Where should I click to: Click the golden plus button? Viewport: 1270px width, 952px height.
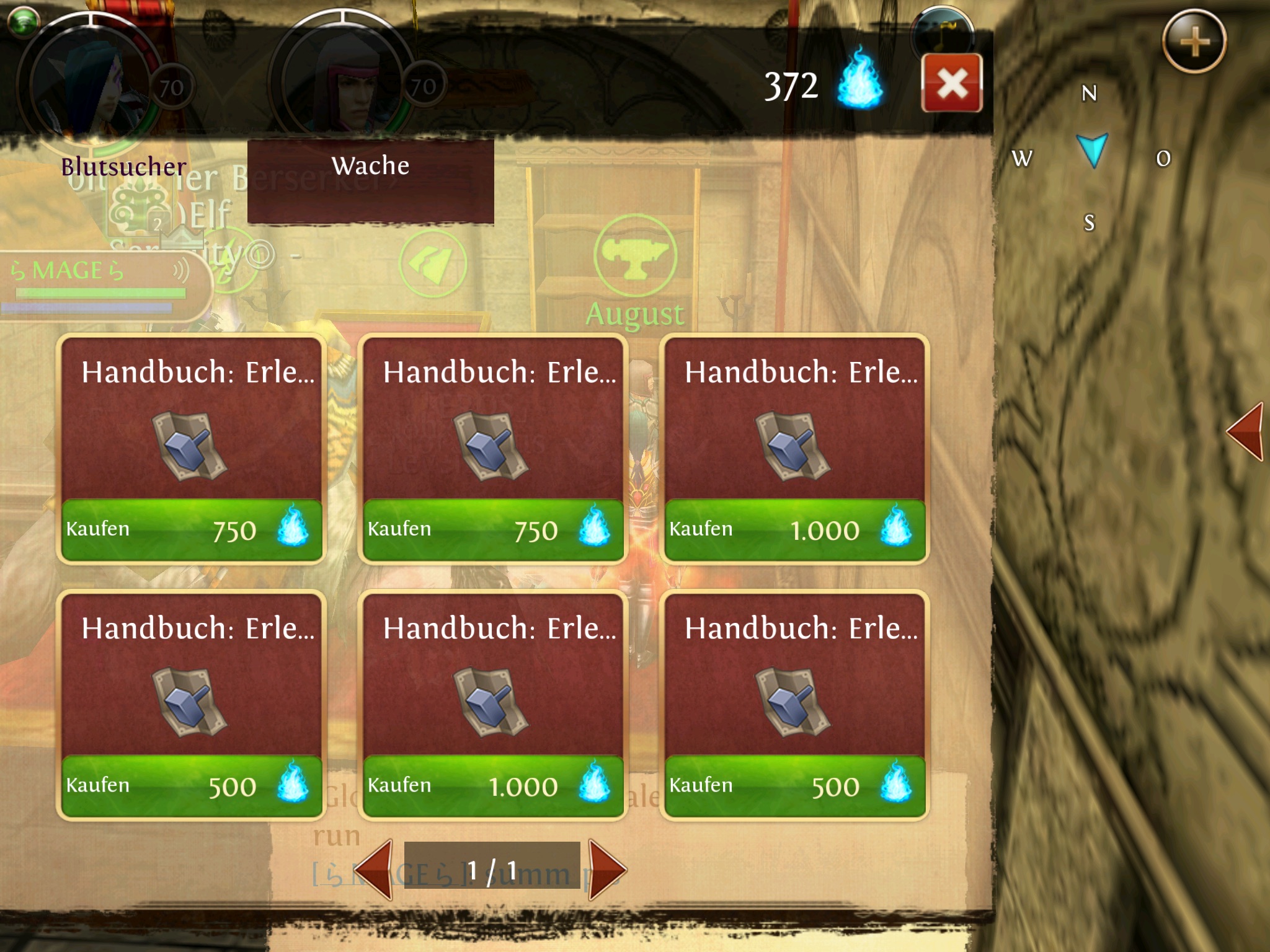point(1194,42)
